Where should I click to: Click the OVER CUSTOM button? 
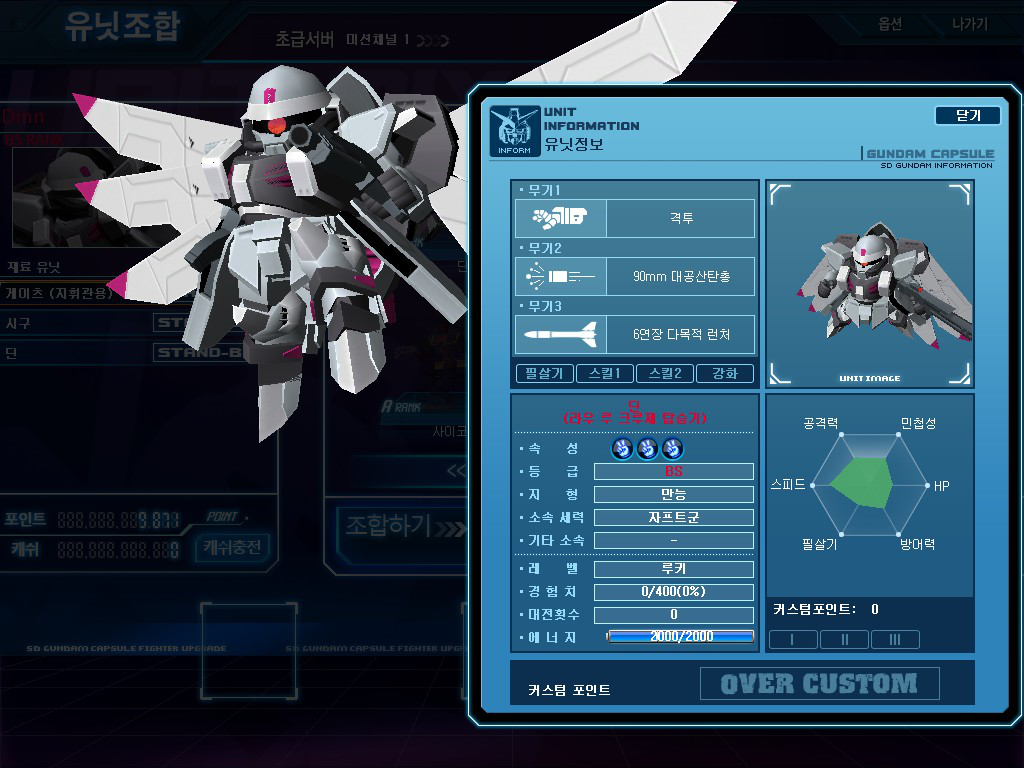[819, 684]
